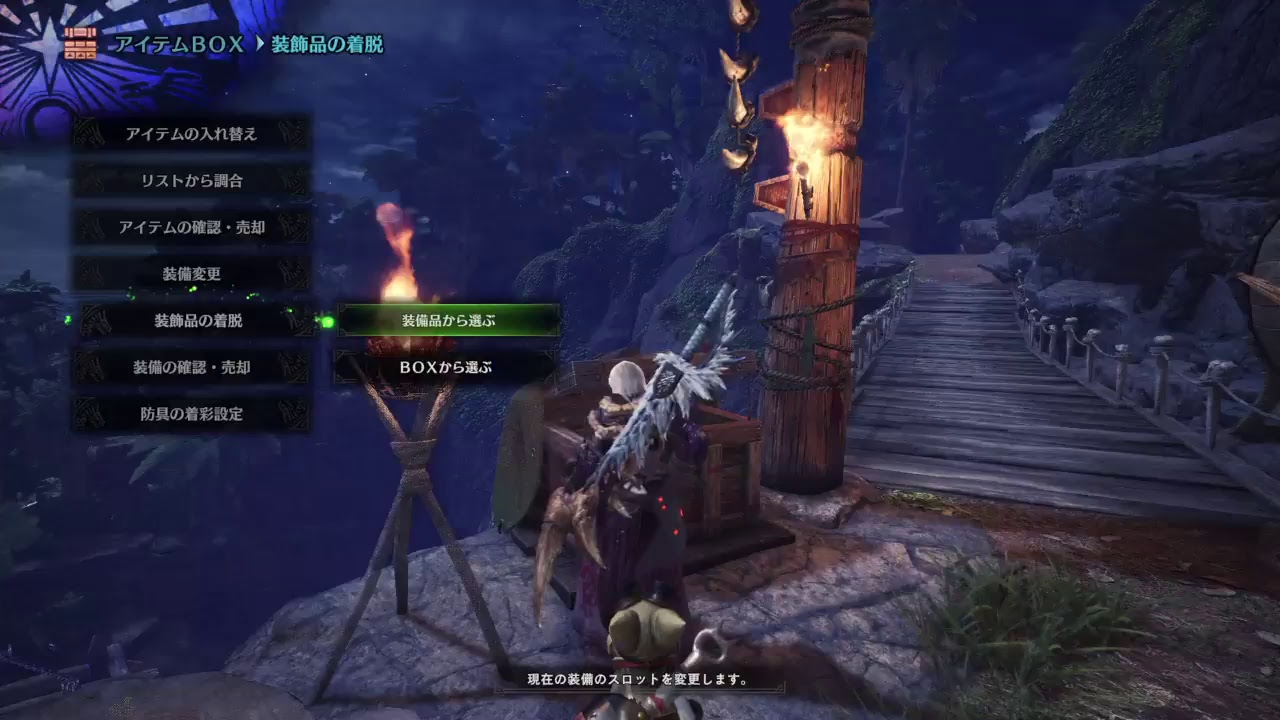This screenshot has height=720, width=1280.
Task: Open 防具の着彩設定 pigment settings
Action: pyautogui.click(x=190, y=415)
